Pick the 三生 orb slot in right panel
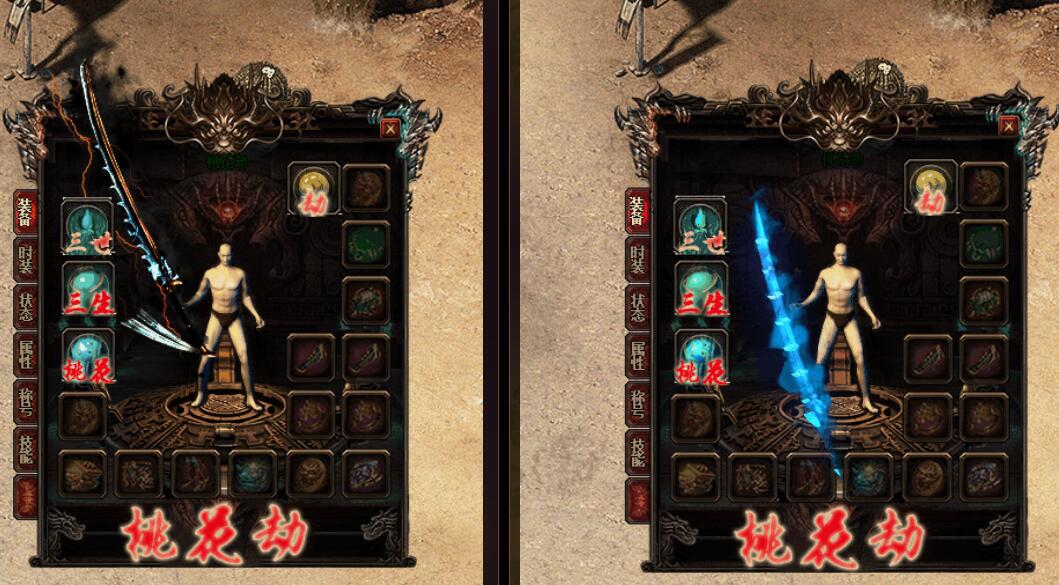1059x585 pixels. 700,289
